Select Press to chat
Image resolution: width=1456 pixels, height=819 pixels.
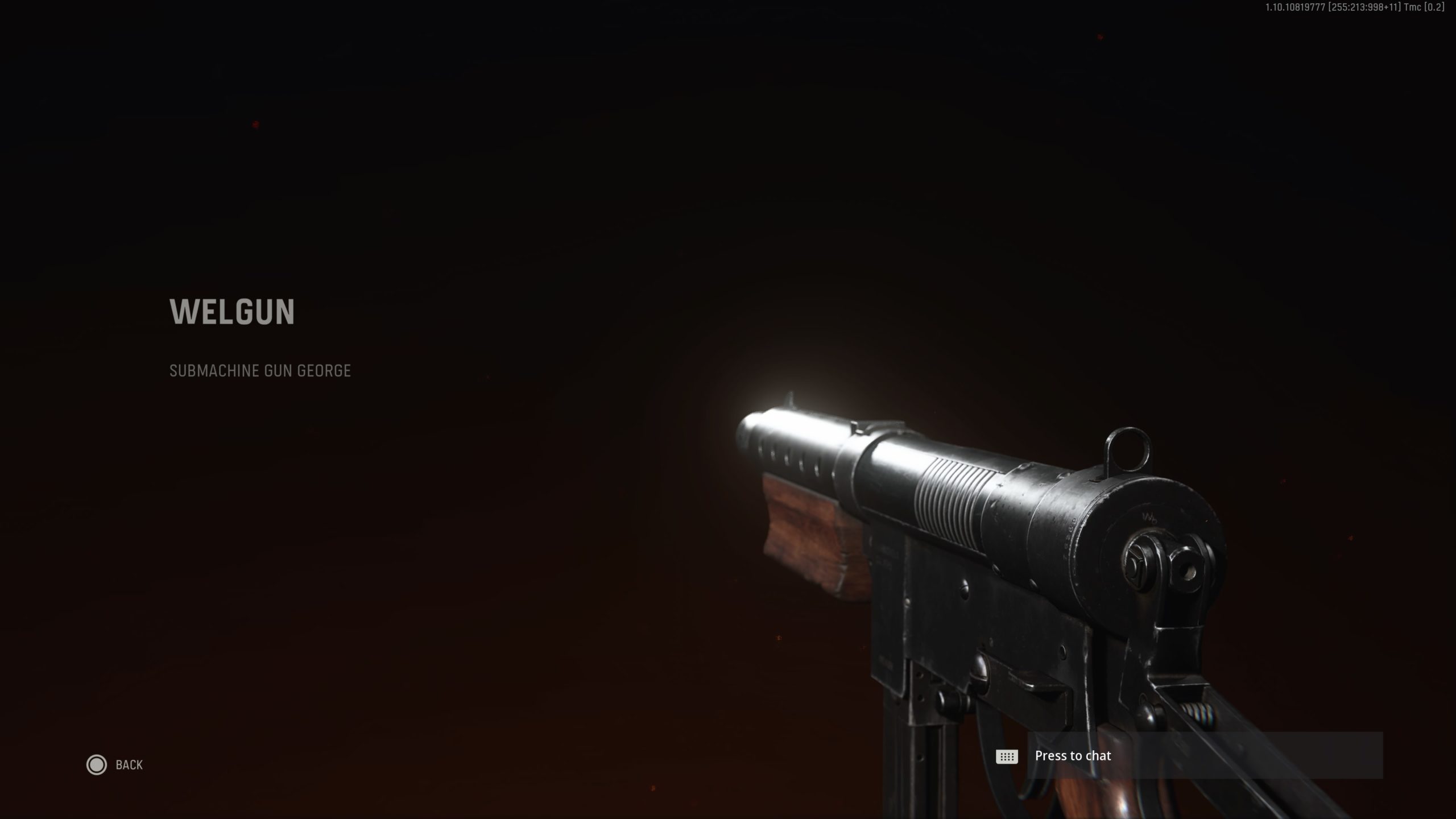[x=1072, y=755]
